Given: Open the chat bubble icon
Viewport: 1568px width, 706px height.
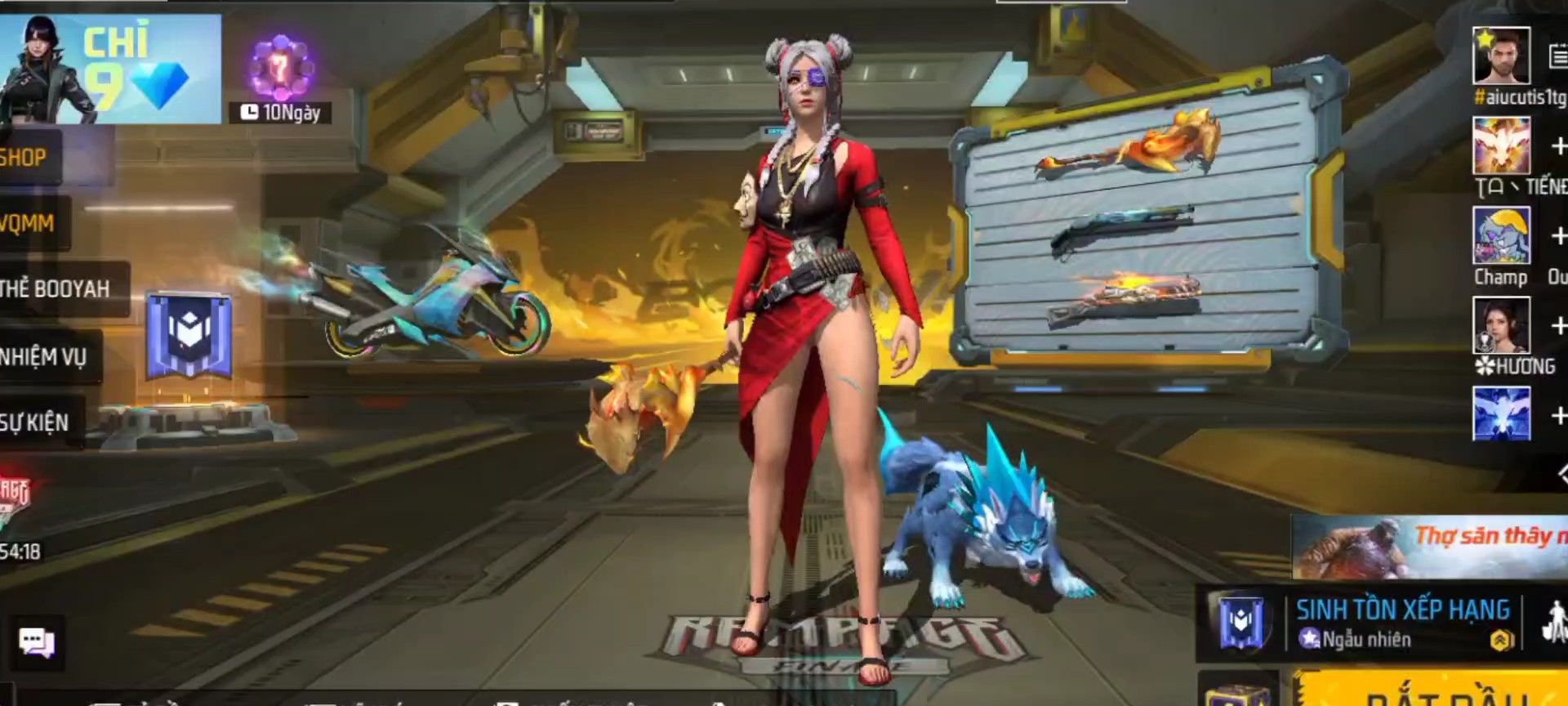Looking at the screenshot, I should pyautogui.click(x=37, y=642).
